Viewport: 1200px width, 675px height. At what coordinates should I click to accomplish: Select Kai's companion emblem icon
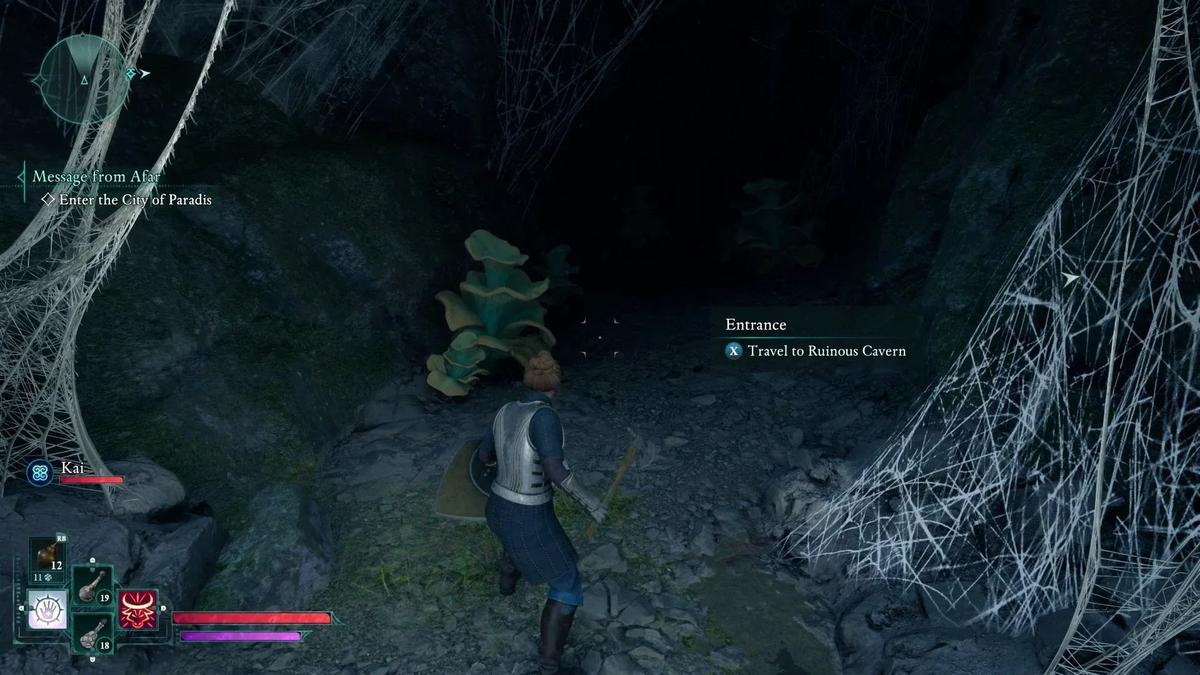[x=41, y=473]
